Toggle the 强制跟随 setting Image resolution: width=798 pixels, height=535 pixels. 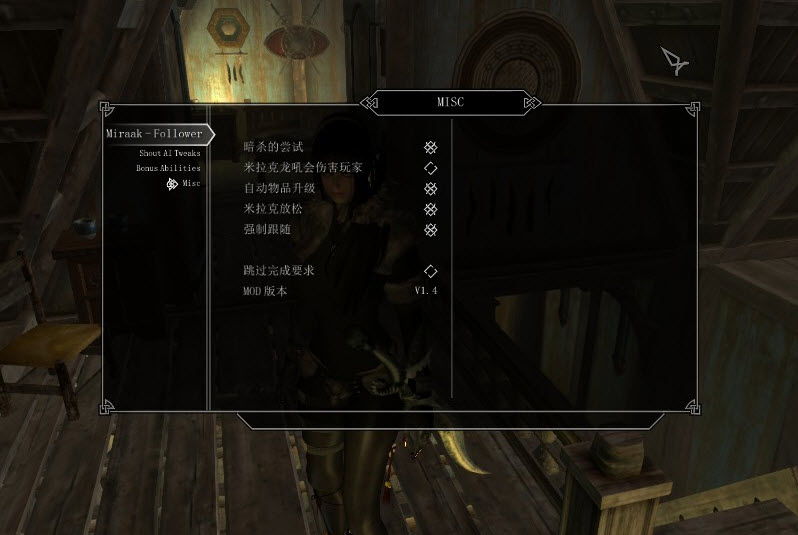point(430,230)
